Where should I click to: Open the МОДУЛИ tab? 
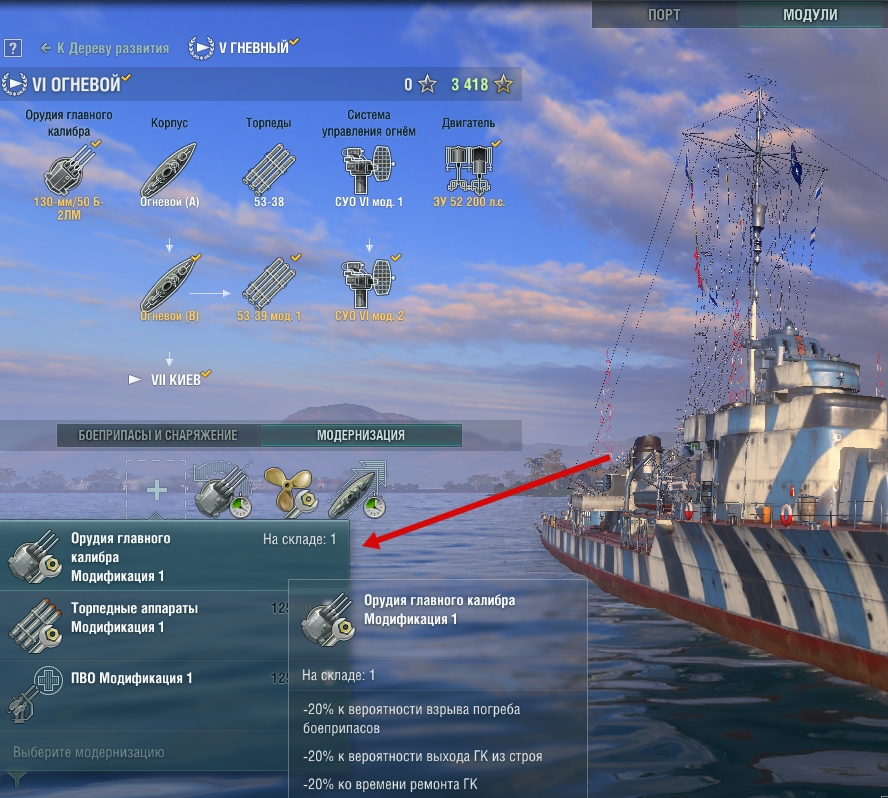click(x=810, y=14)
